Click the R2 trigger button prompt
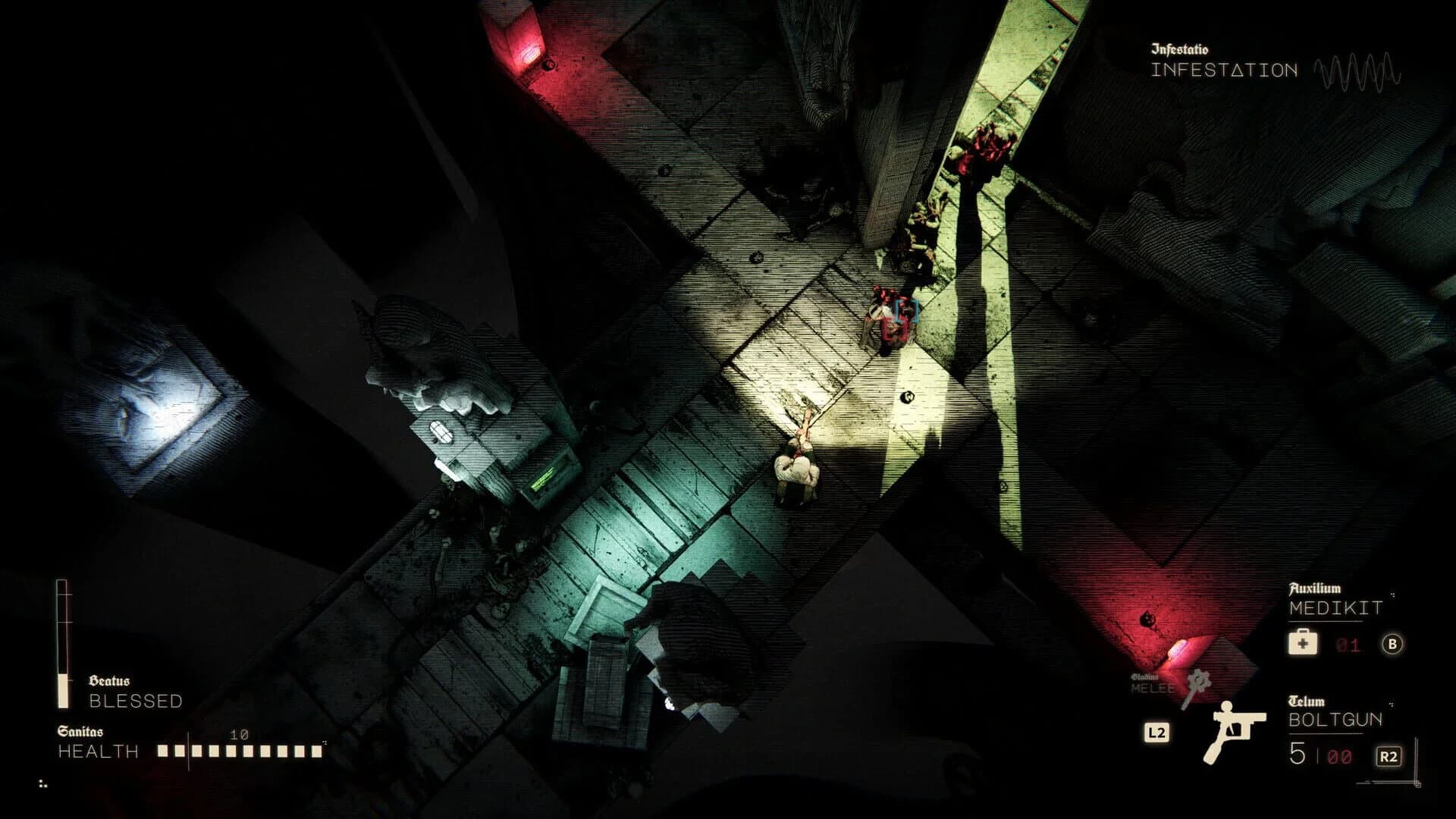 (1389, 755)
